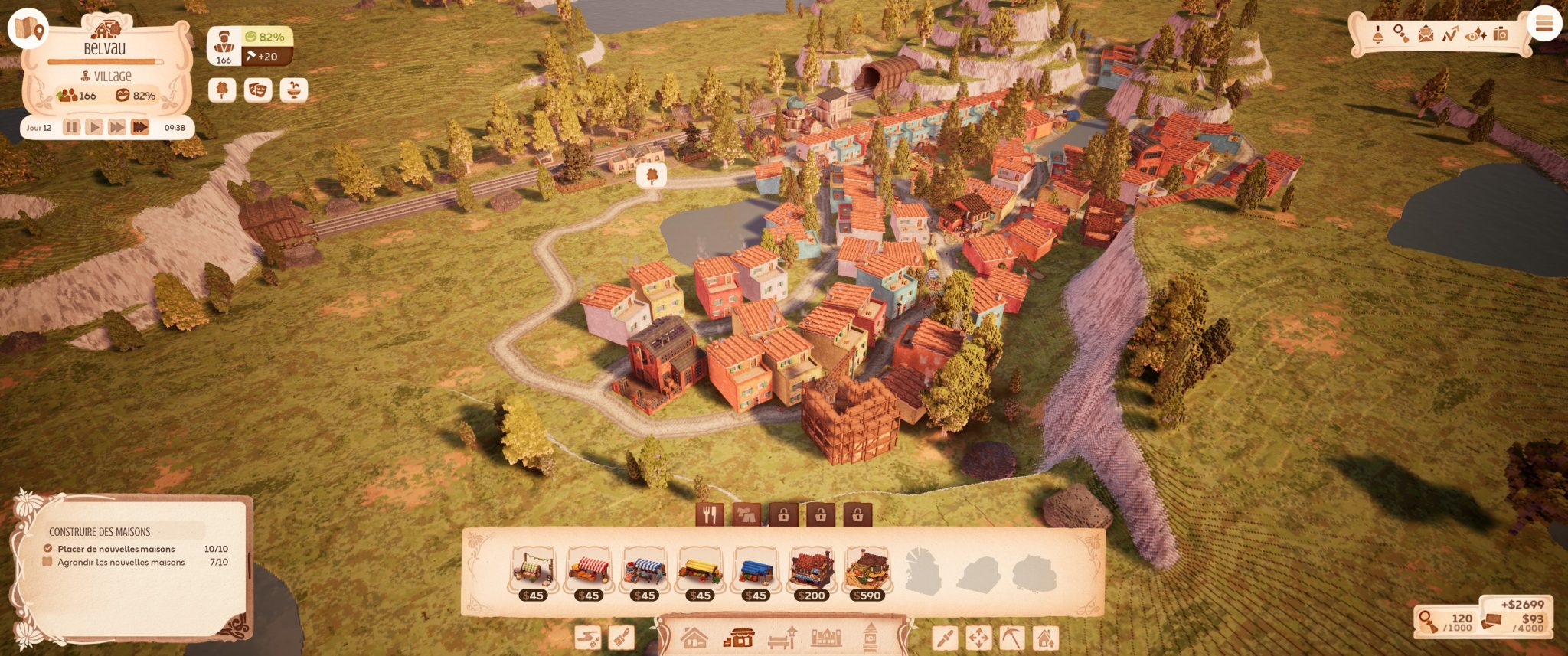The height and width of the screenshot is (656, 1568).
Task: Open the hamburger main menu
Action: [1543, 24]
